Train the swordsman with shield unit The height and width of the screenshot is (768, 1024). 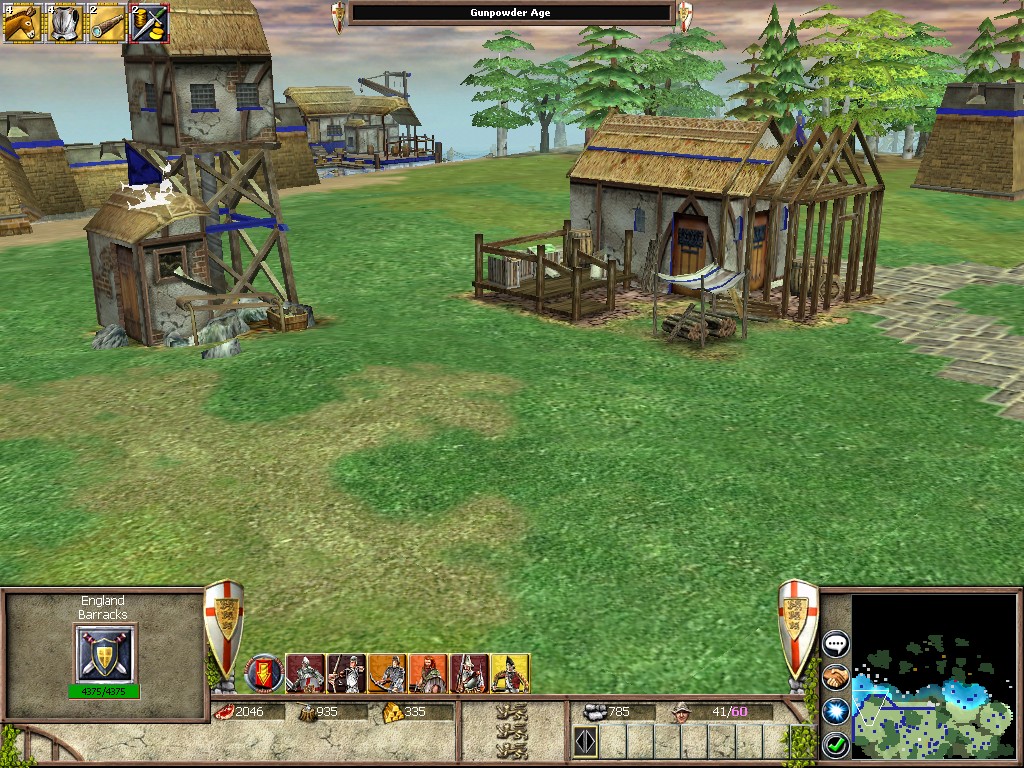point(306,673)
